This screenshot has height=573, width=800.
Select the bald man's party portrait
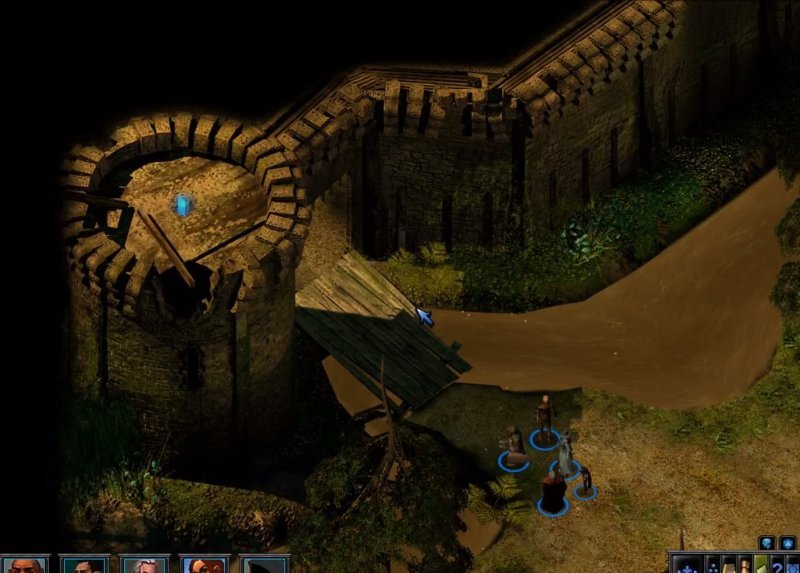24,564
